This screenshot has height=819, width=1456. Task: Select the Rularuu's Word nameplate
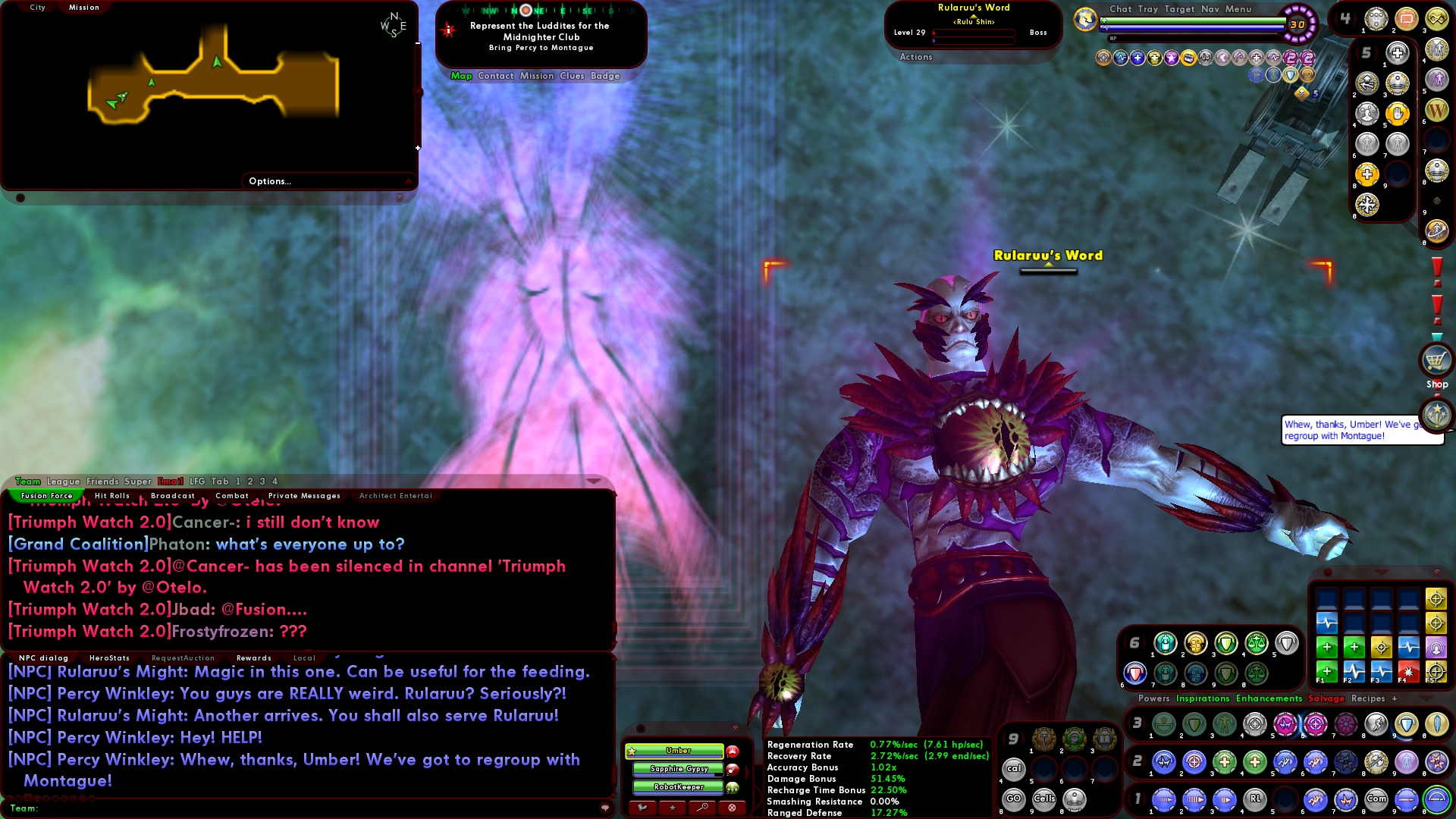coord(1048,256)
